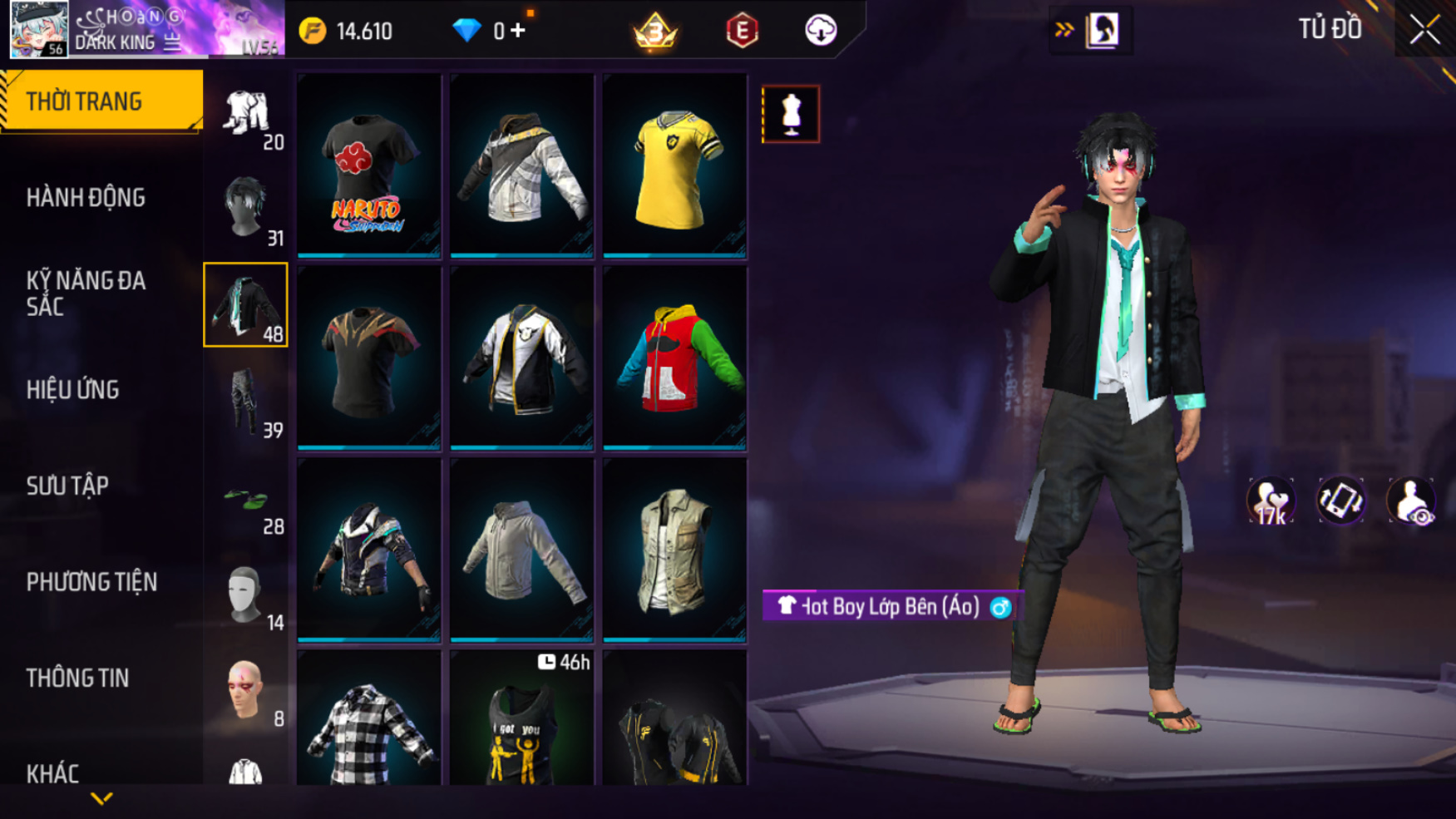Pick the beige sleeveless vest
Image resolution: width=1456 pixels, height=819 pixels.
[674, 550]
